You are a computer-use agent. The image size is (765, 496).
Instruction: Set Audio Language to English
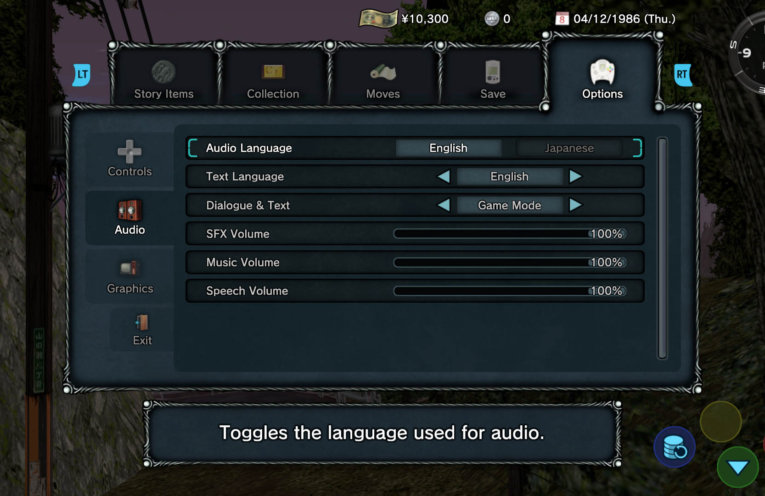point(448,148)
